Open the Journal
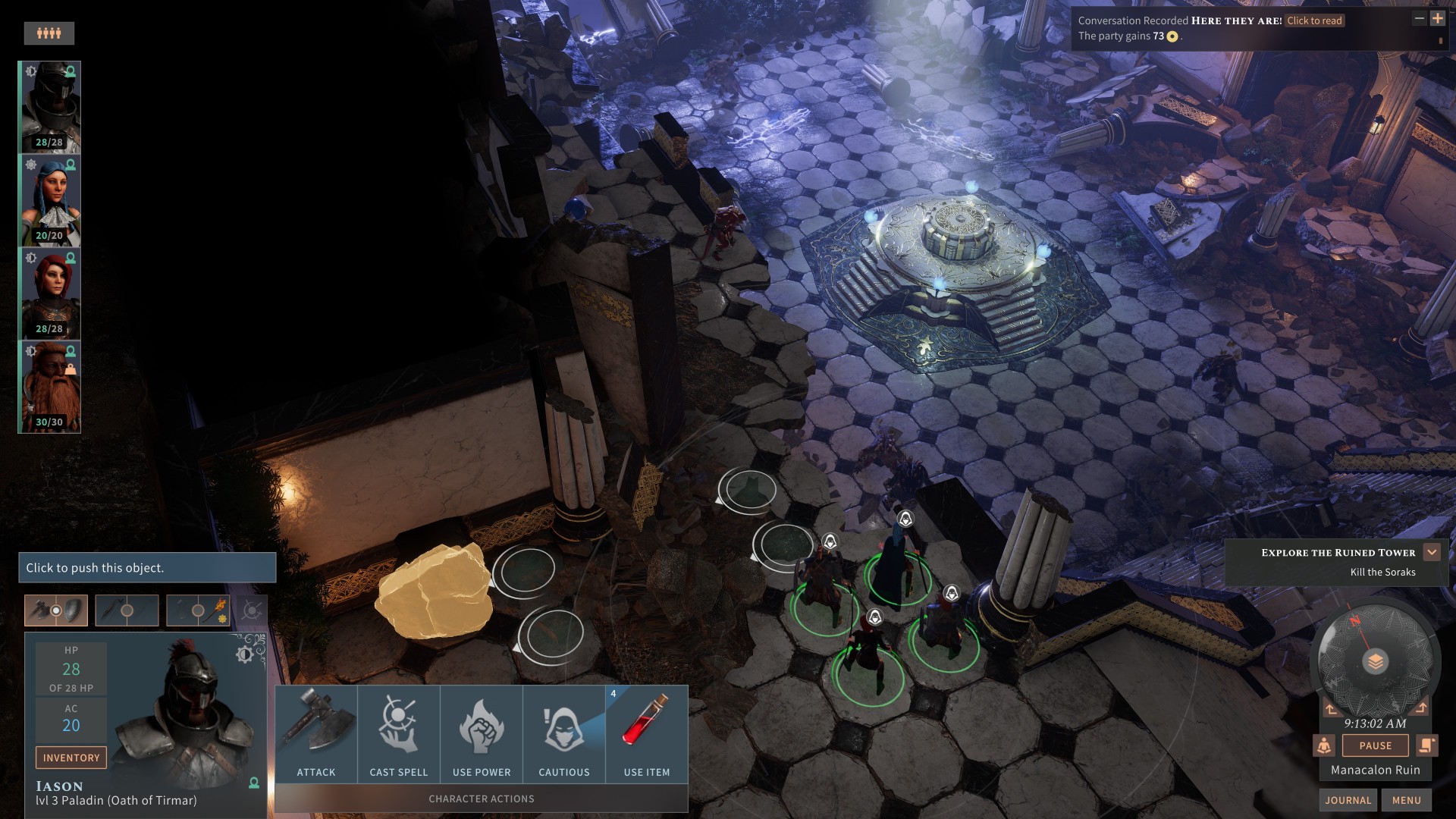 1348,800
